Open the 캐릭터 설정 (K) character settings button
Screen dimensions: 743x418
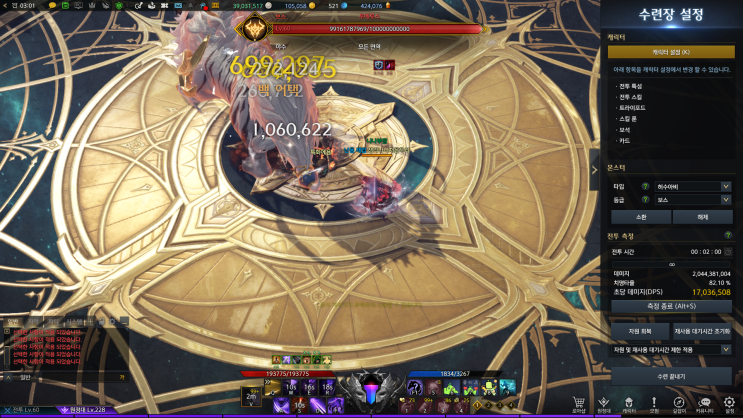671,51
